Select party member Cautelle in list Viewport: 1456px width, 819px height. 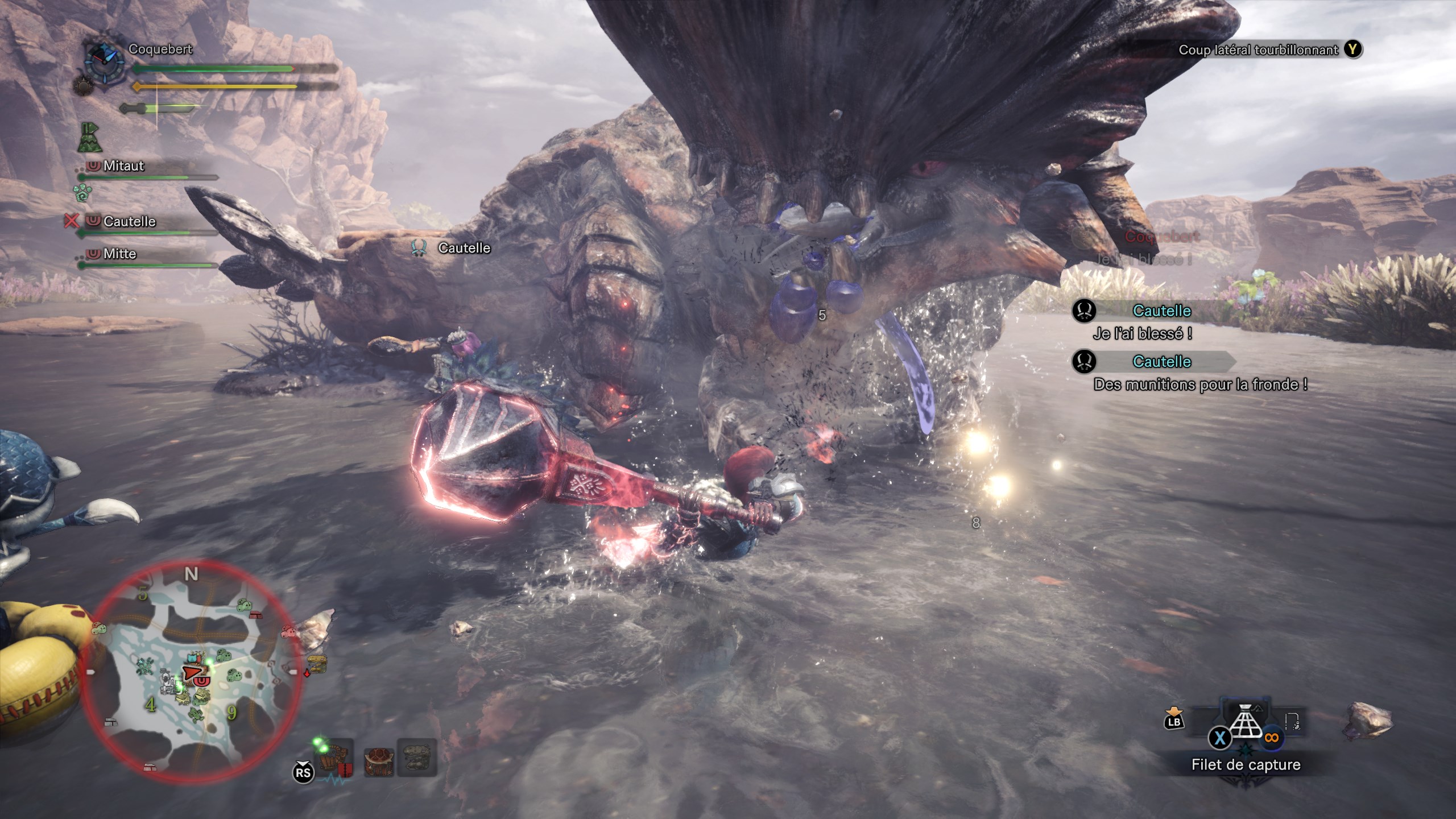point(129,221)
